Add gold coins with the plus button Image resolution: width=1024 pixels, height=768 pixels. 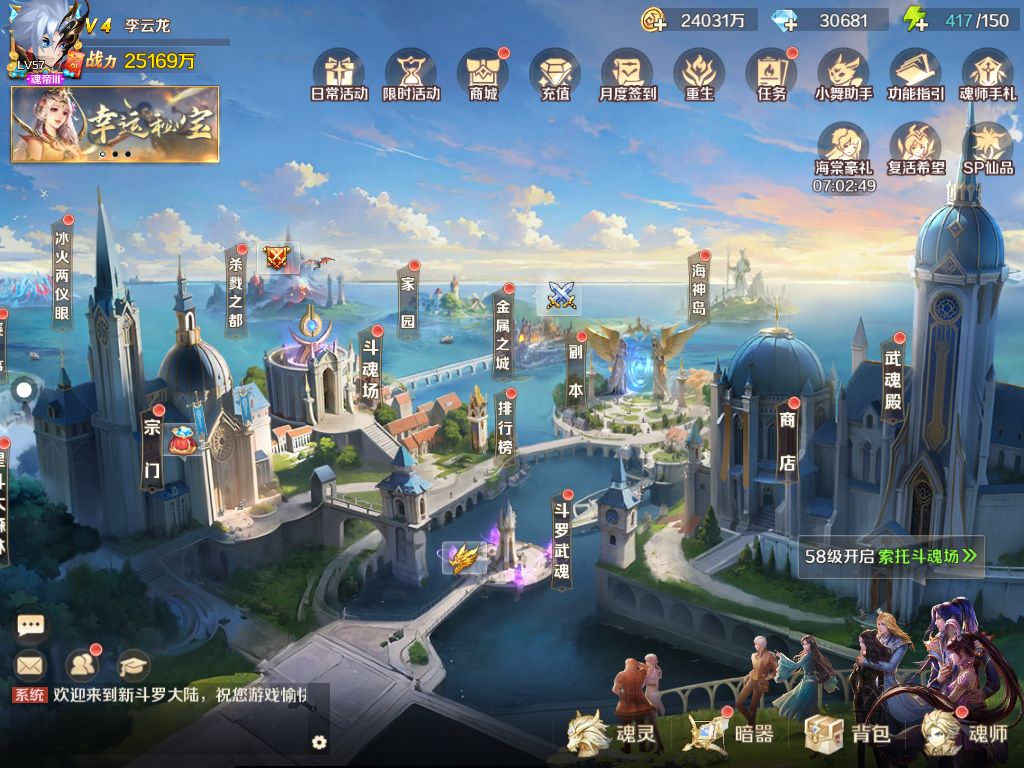[654, 20]
